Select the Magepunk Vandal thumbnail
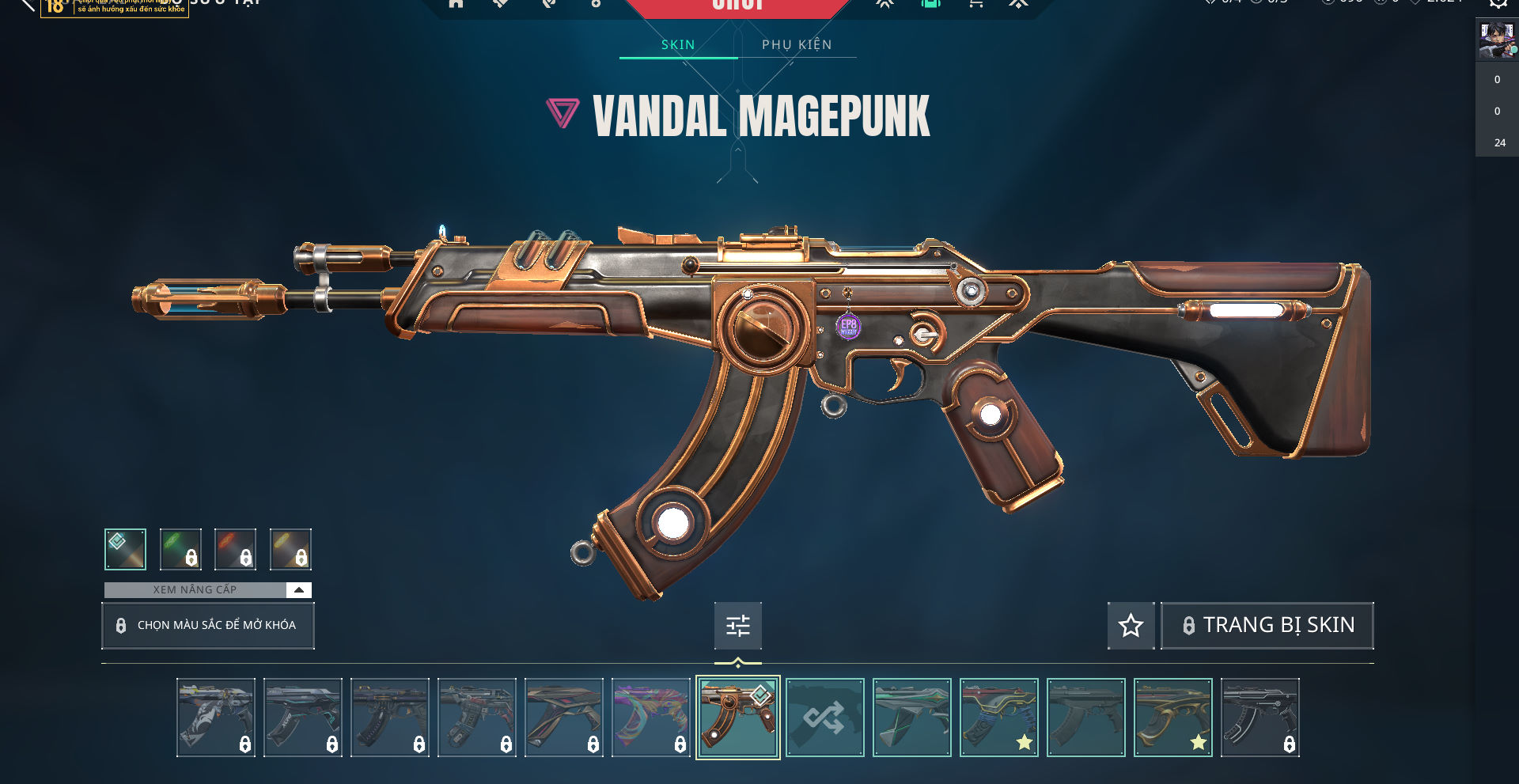Image resolution: width=1519 pixels, height=784 pixels. 737,718
